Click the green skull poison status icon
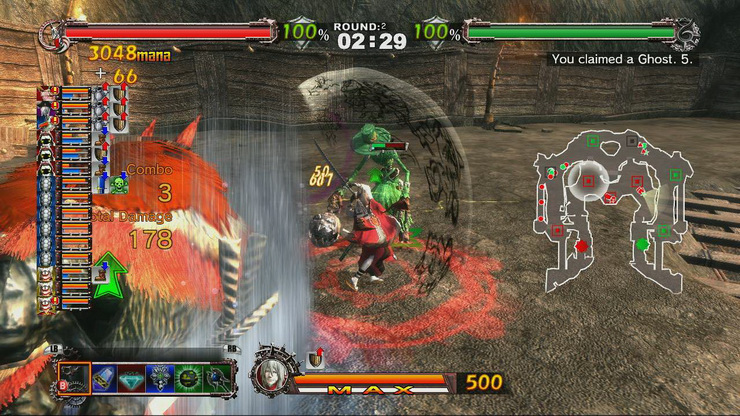 119,183
